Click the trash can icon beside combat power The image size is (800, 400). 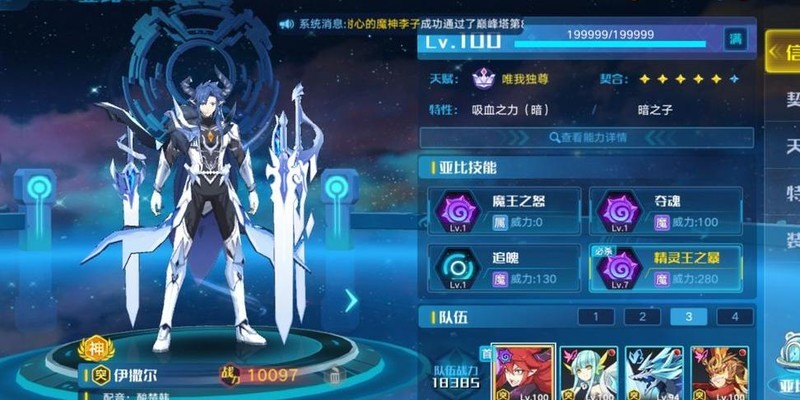(x=335, y=375)
